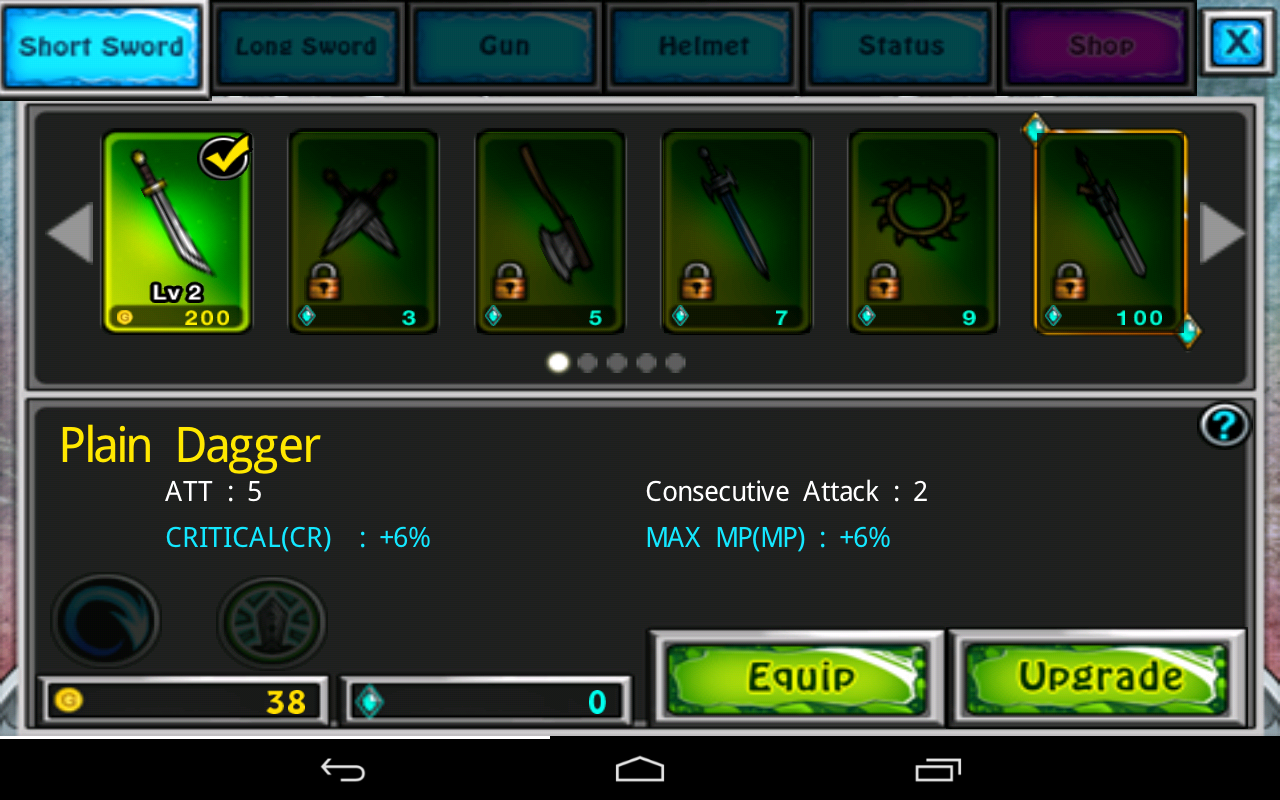1280x800 pixels.
Task: Equip the Plain Dagger
Action: pyautogui.click(x=796, y=678)
